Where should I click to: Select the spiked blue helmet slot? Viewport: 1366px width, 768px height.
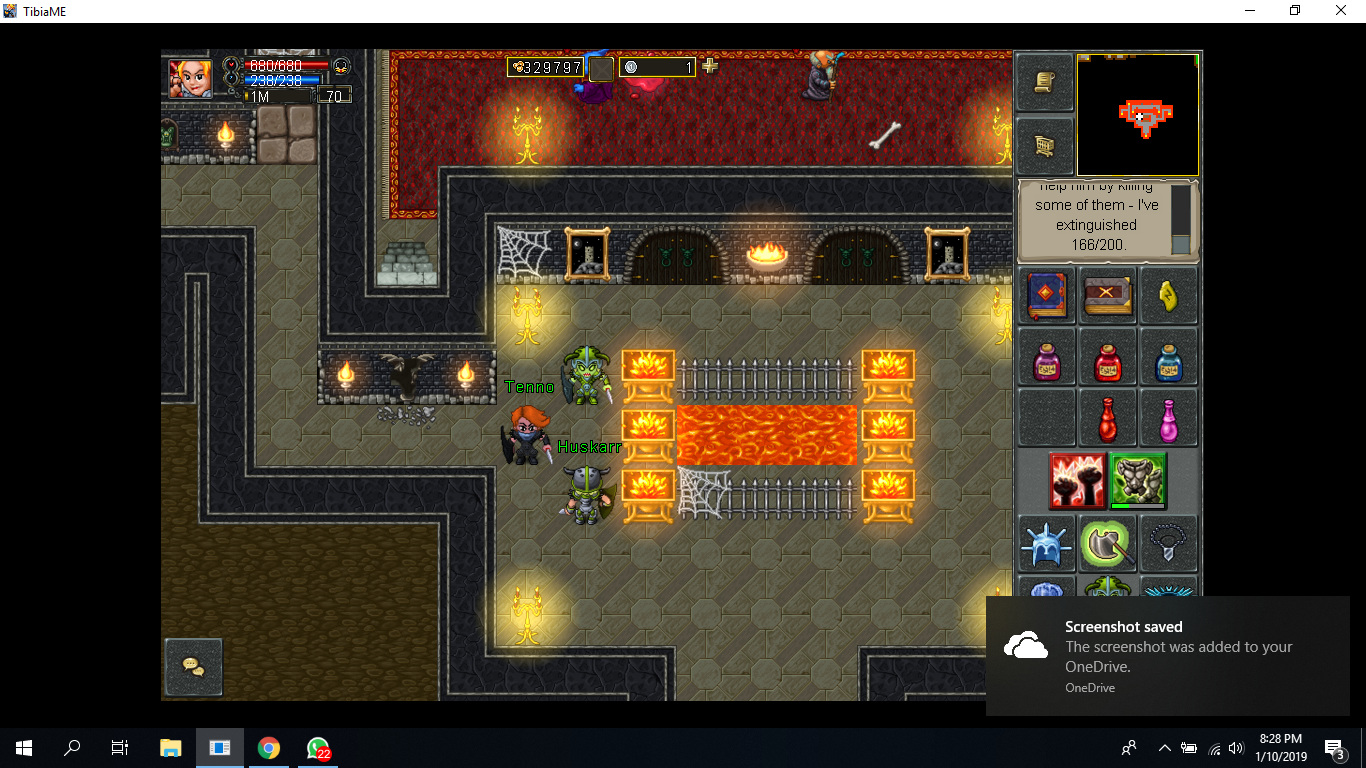click(x=1047, y=544)
